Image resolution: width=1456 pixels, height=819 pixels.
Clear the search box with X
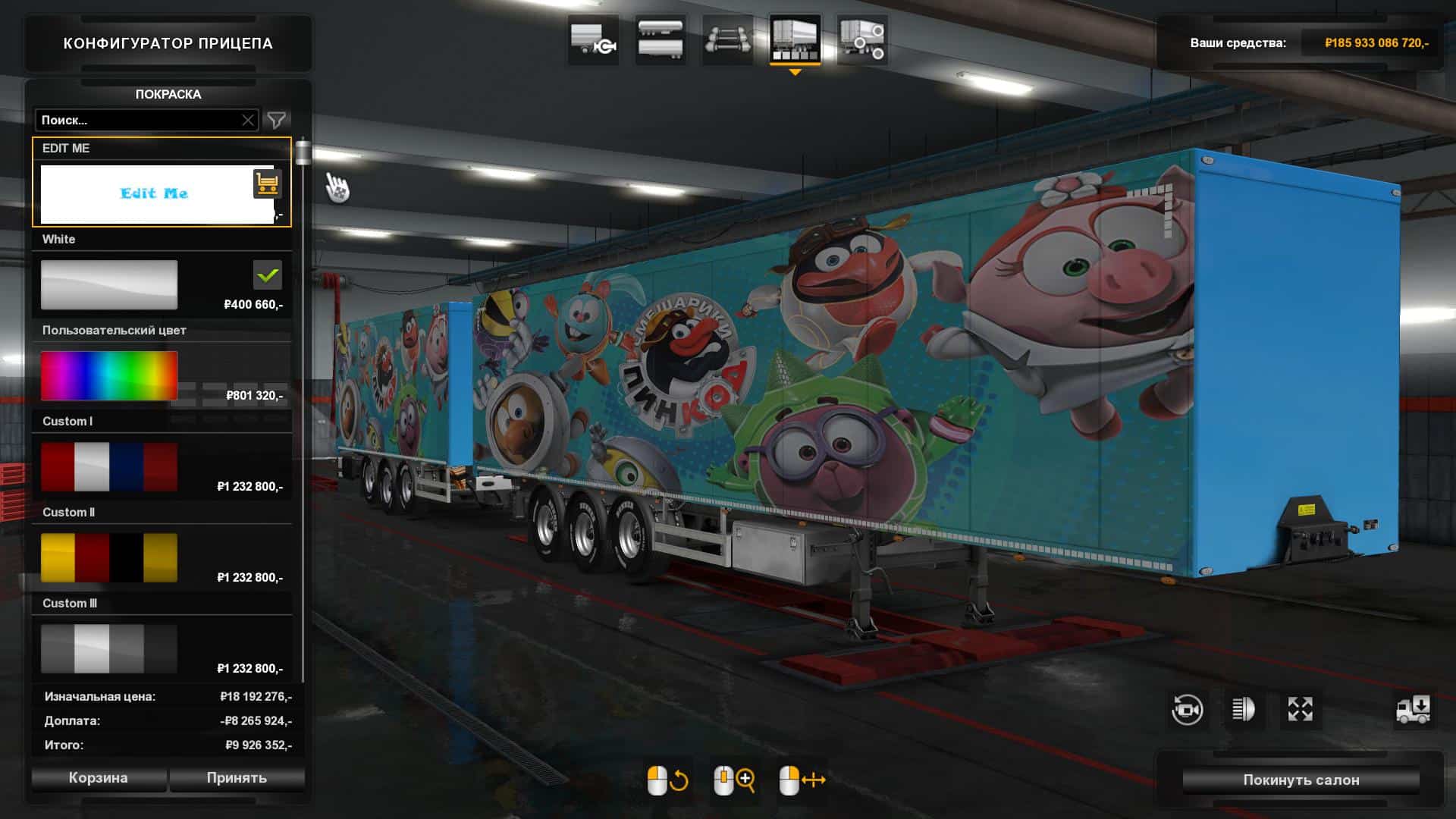[x=248, y=120]
